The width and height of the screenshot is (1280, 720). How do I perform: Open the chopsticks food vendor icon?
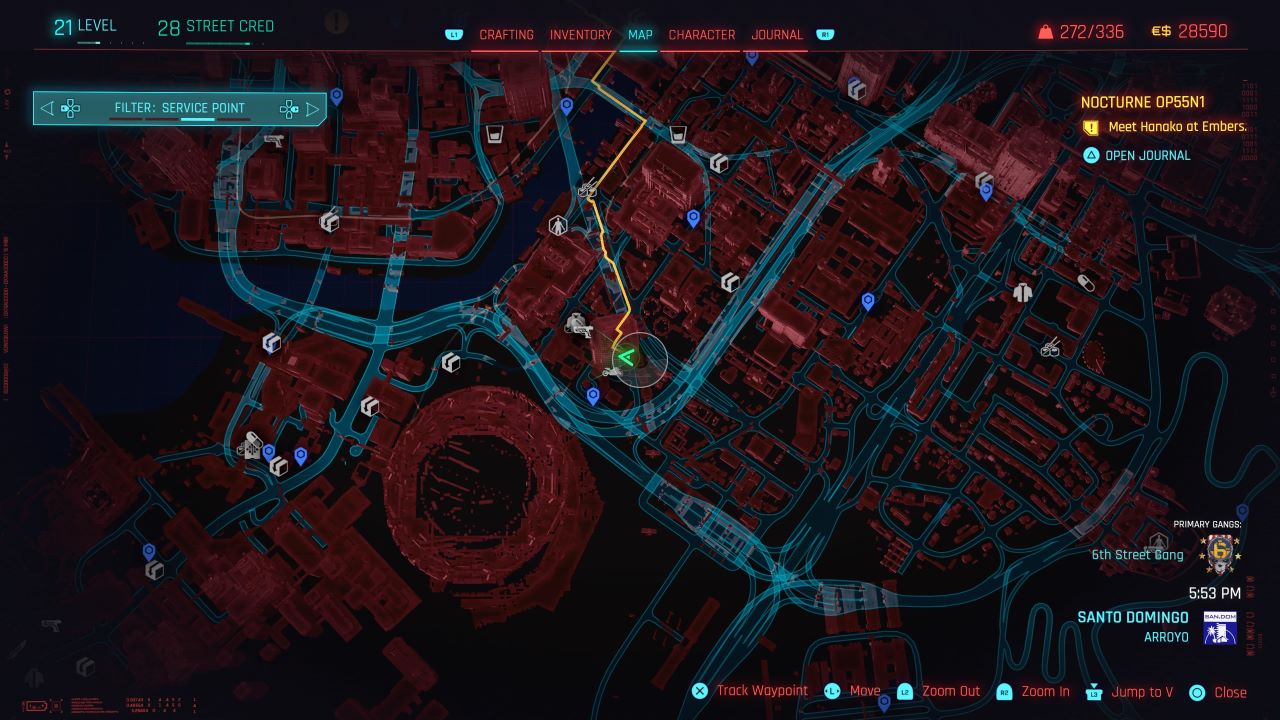tap(1049, 348)
